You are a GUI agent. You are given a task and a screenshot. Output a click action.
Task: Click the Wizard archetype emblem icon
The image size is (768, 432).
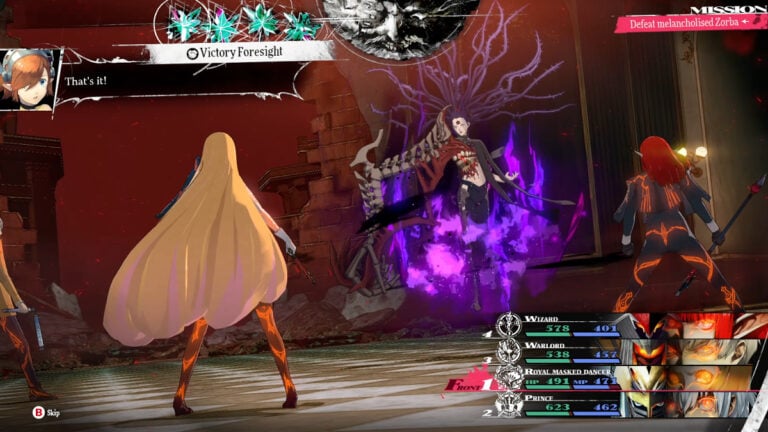tap(510, 324)
